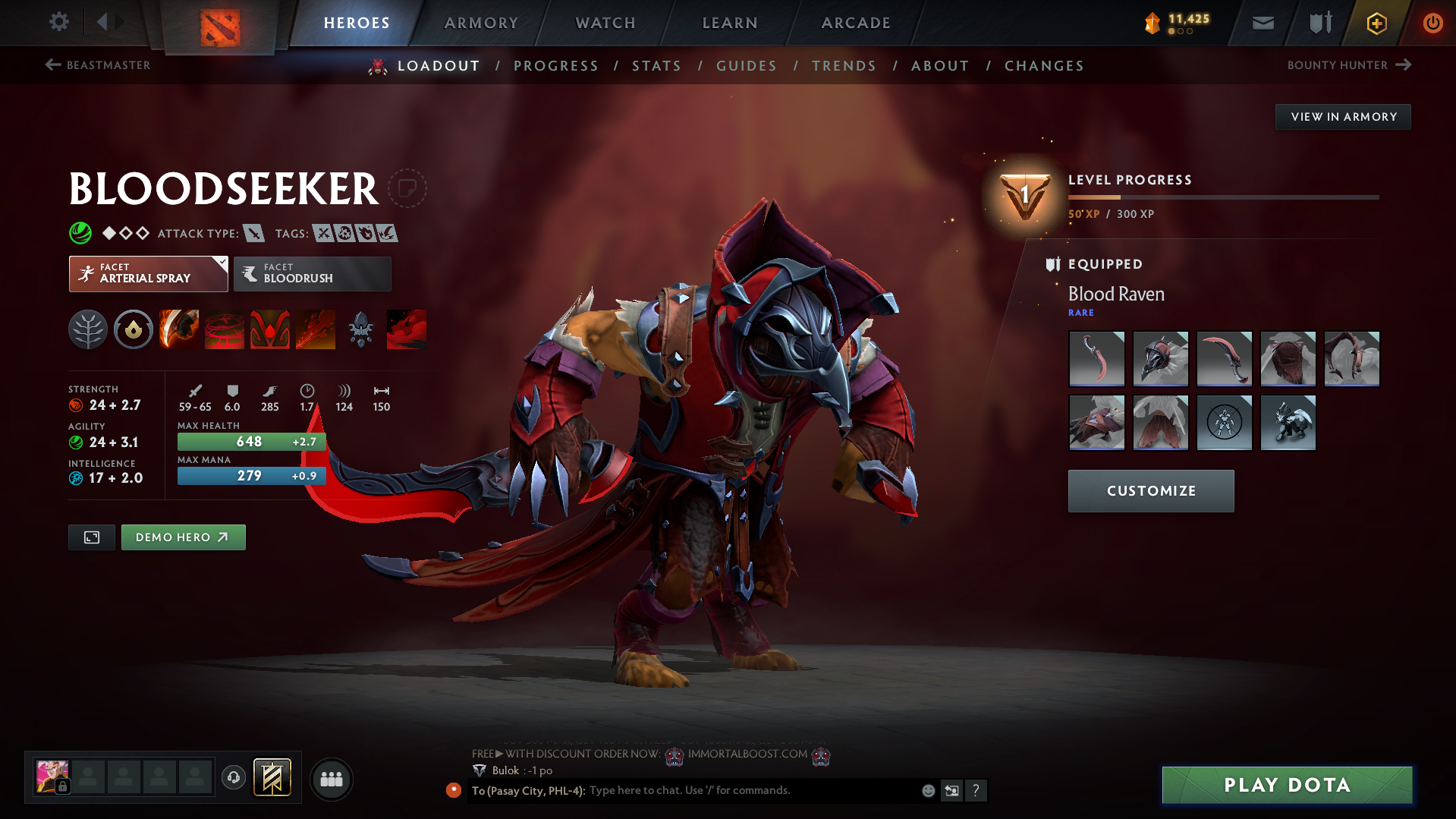Open the mail notifications icon

1262,23
